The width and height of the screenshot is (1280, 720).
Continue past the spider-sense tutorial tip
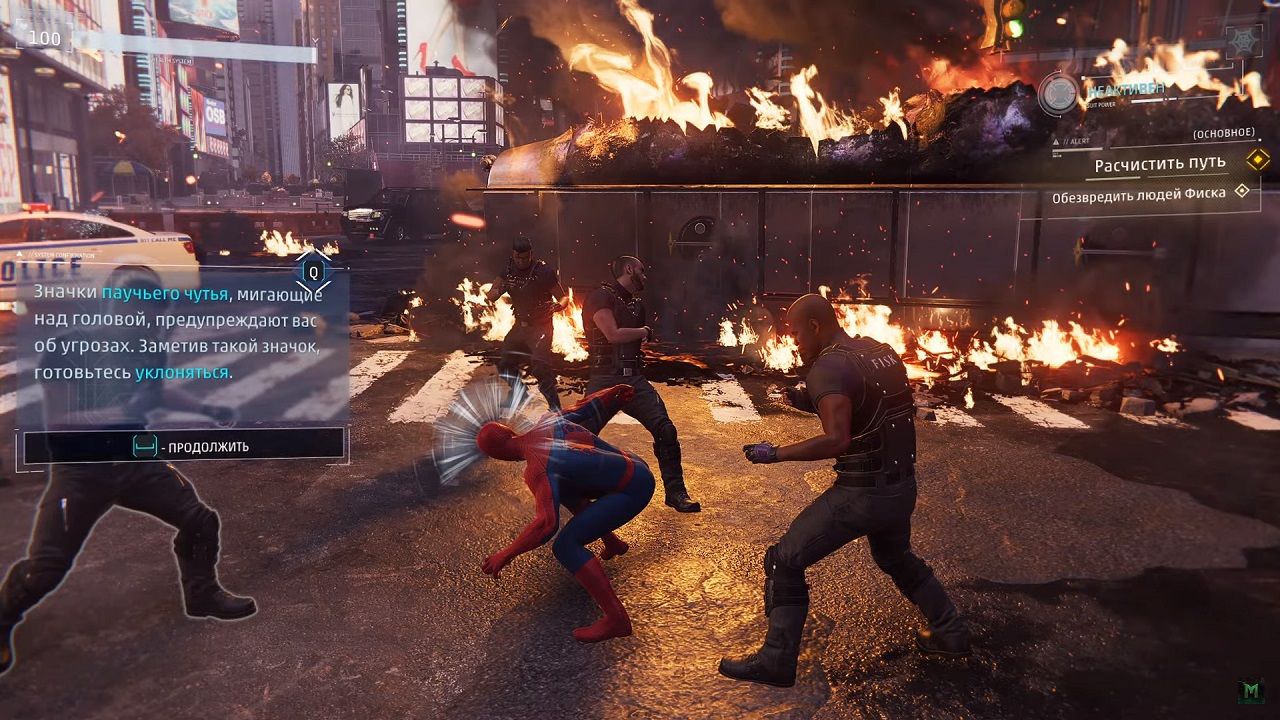[184, 446]
